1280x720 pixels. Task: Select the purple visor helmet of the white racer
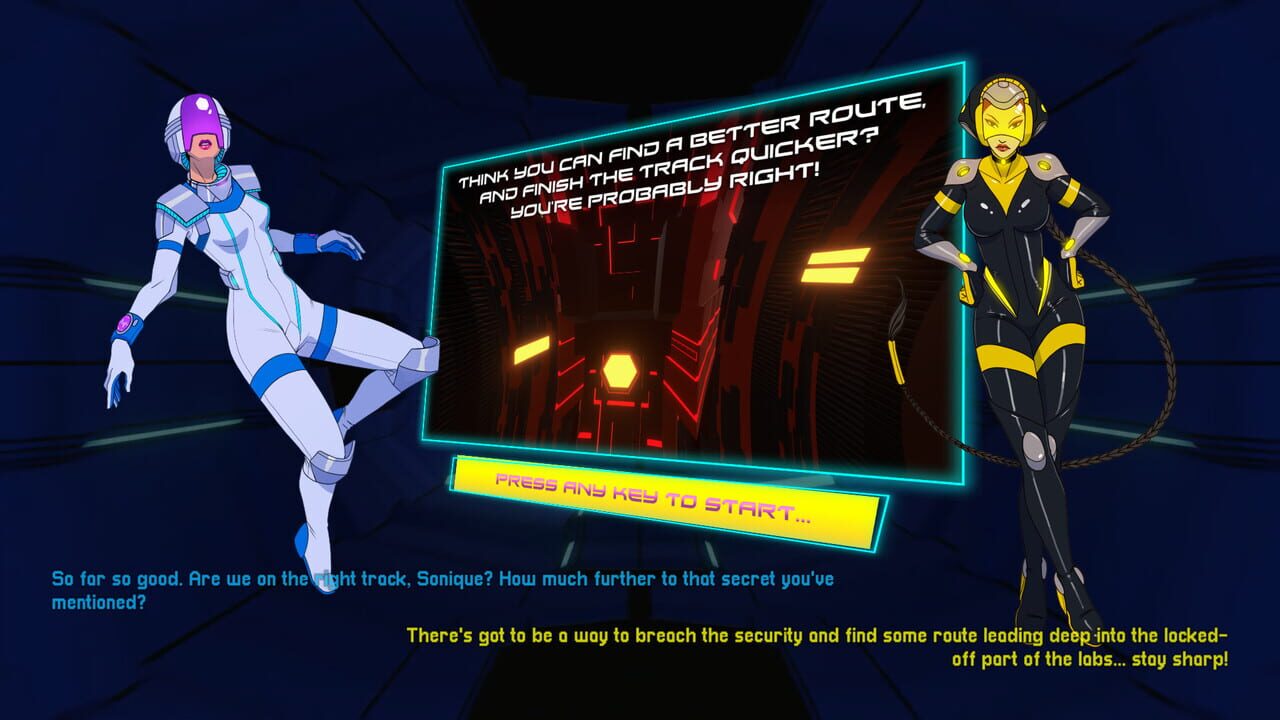[199, 118]
